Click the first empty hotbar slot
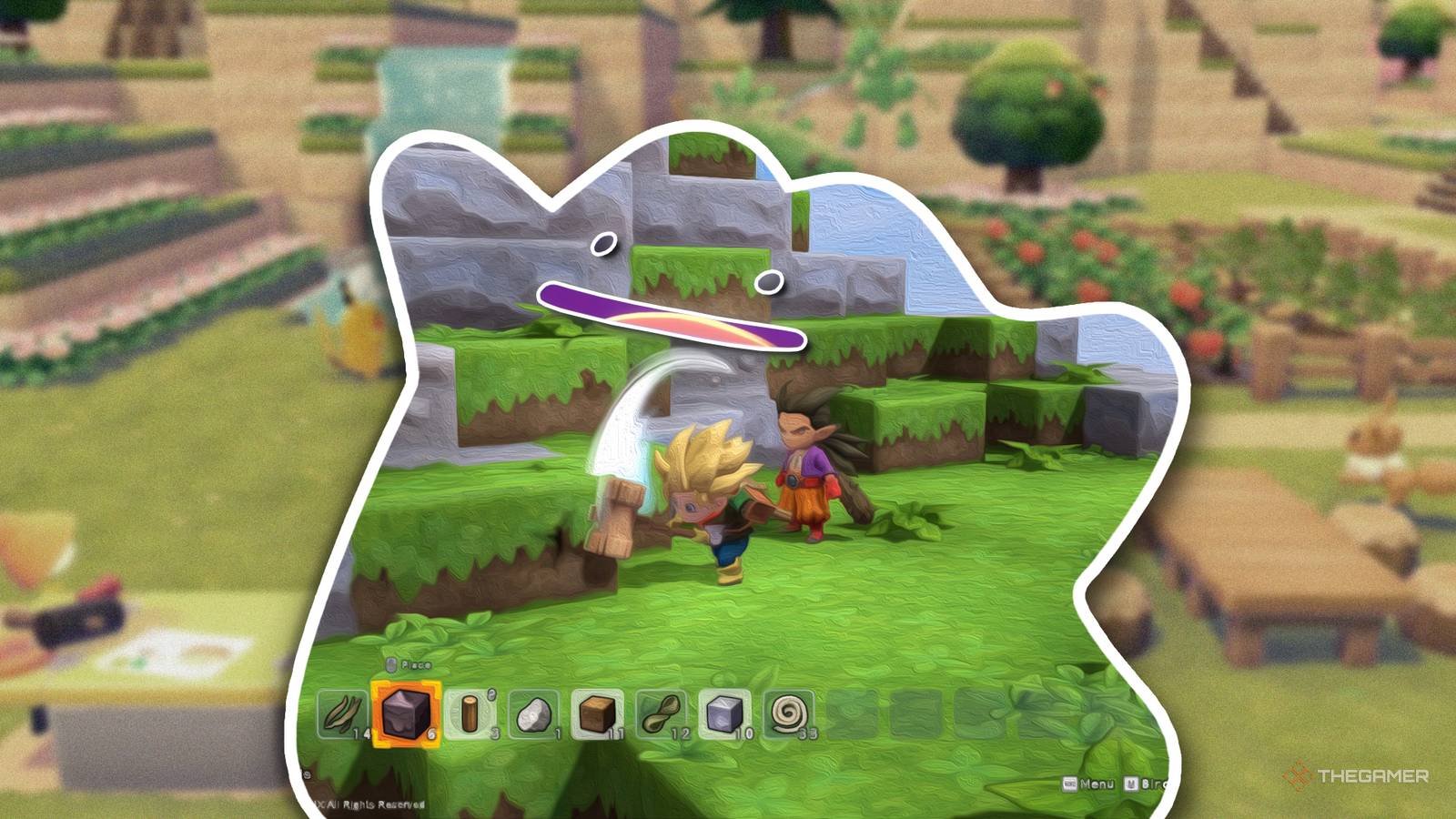Viewport: 1456px width, 819px height. point(849,714)
